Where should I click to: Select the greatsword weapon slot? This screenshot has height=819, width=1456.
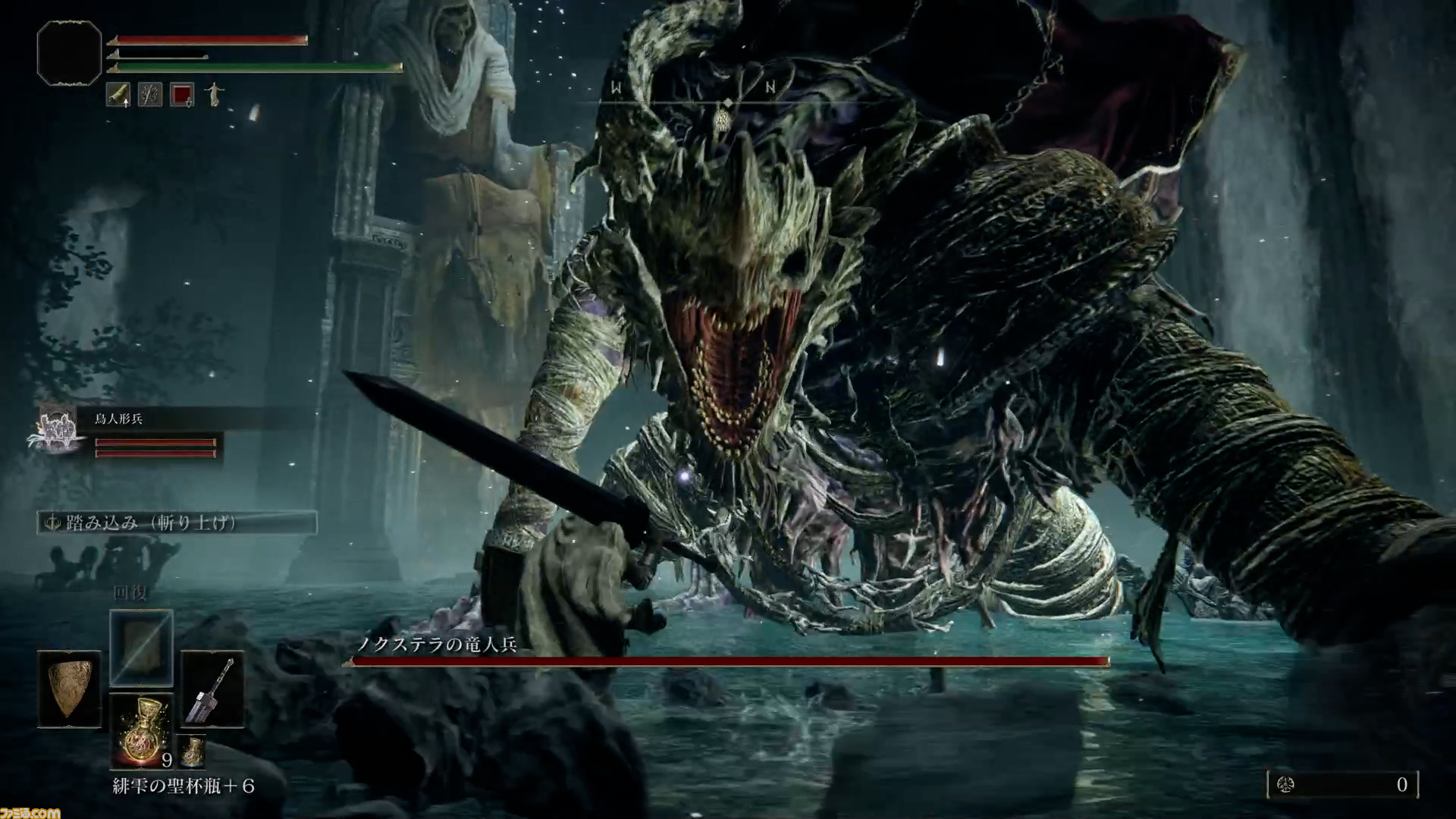coord(212,690)
